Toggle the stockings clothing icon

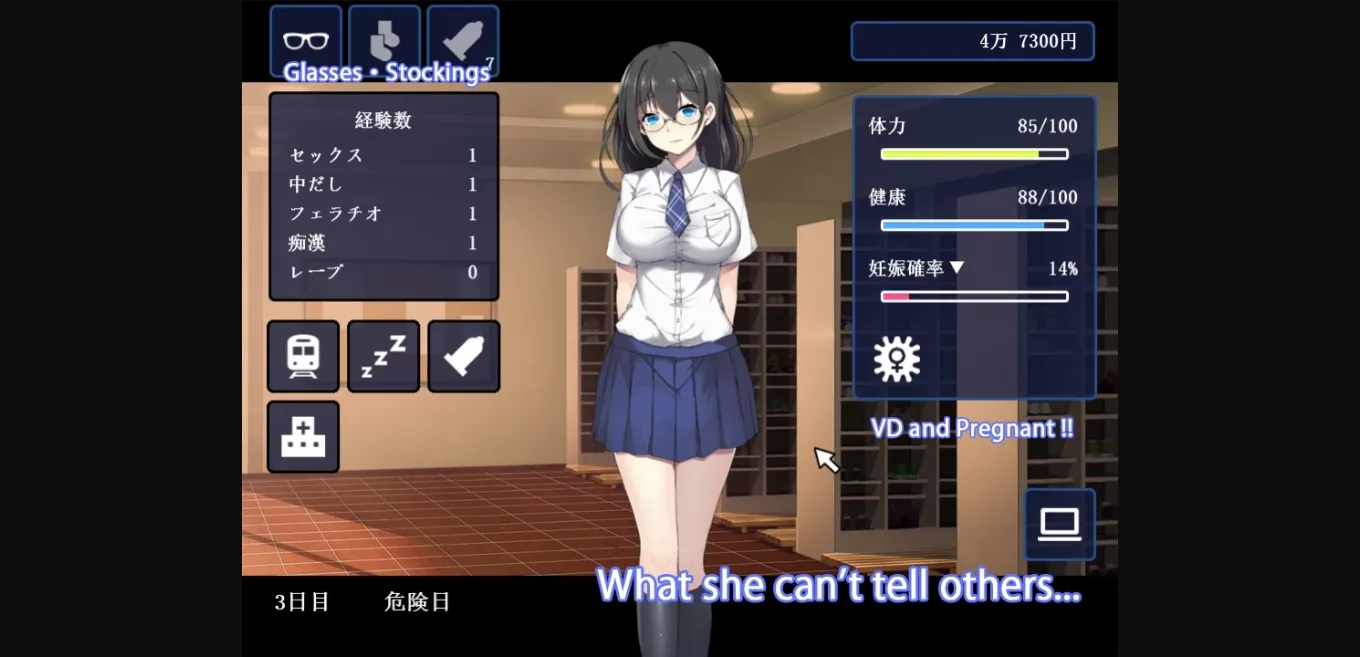pyautogui.click(x=384, y=40)
